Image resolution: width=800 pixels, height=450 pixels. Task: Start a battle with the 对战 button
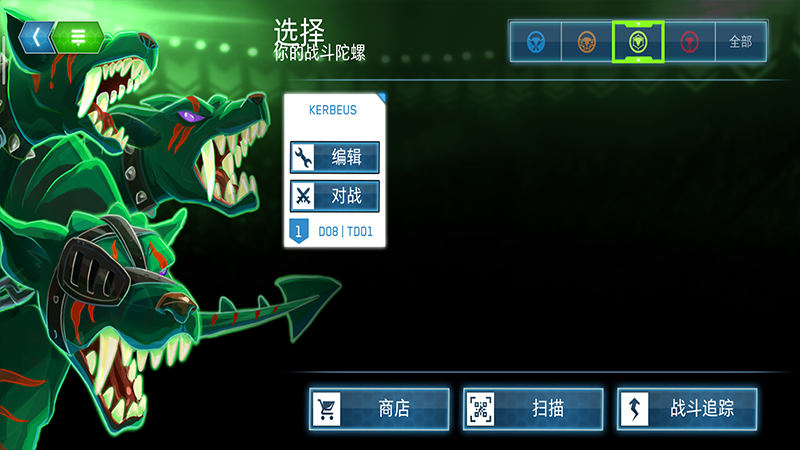click(335, 196)
